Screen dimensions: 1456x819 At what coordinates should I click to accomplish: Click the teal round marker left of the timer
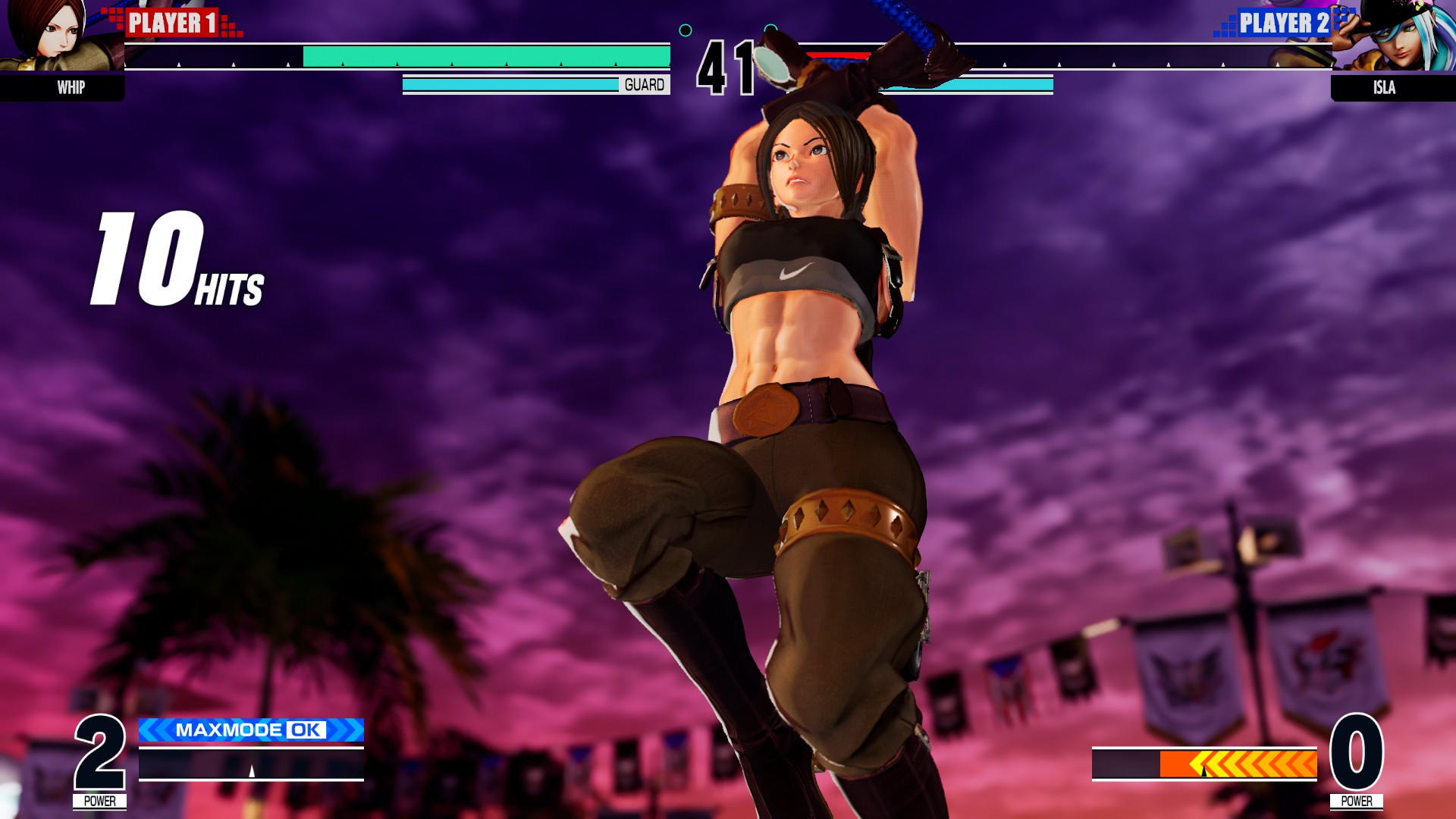pos(686,30)
